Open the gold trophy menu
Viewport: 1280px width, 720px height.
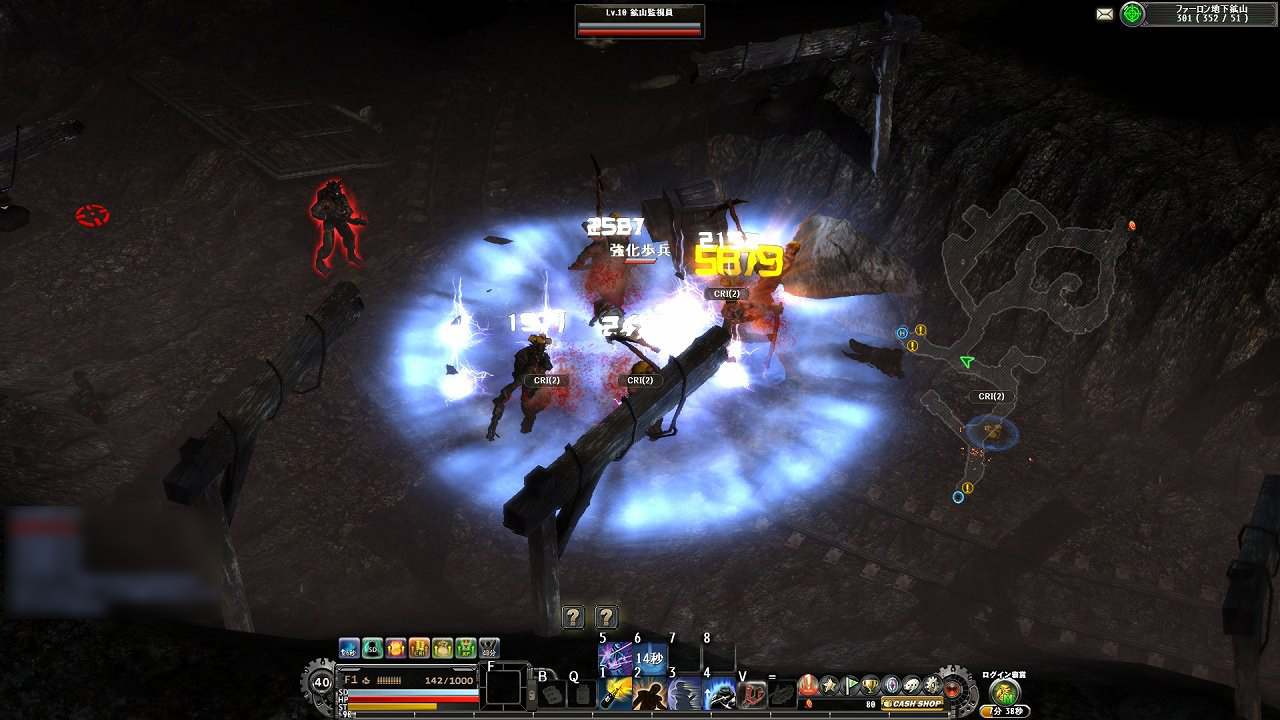pyautogui.click(x=871, y=685)
